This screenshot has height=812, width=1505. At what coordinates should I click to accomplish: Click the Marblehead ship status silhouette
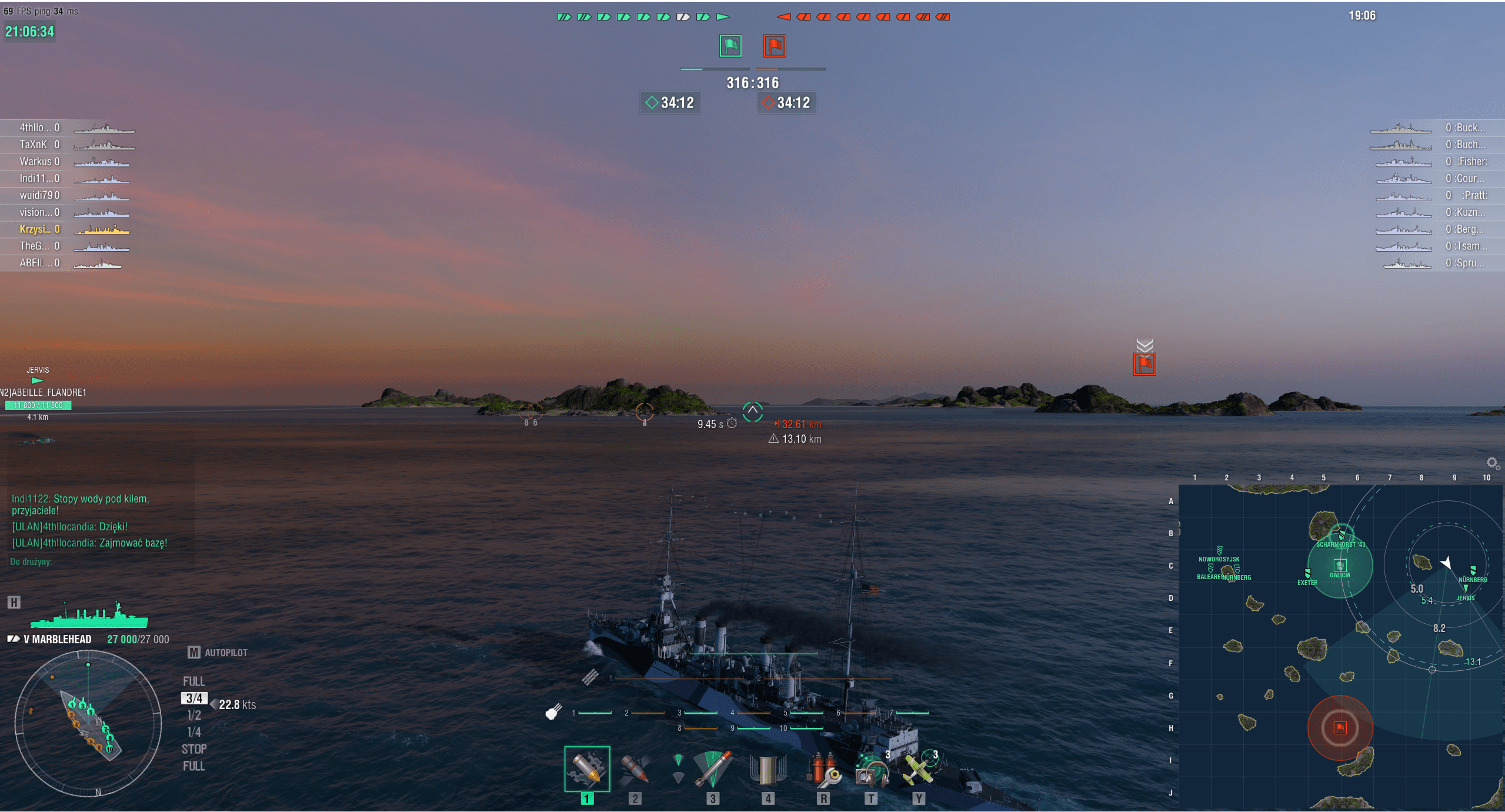coord(89,615)
